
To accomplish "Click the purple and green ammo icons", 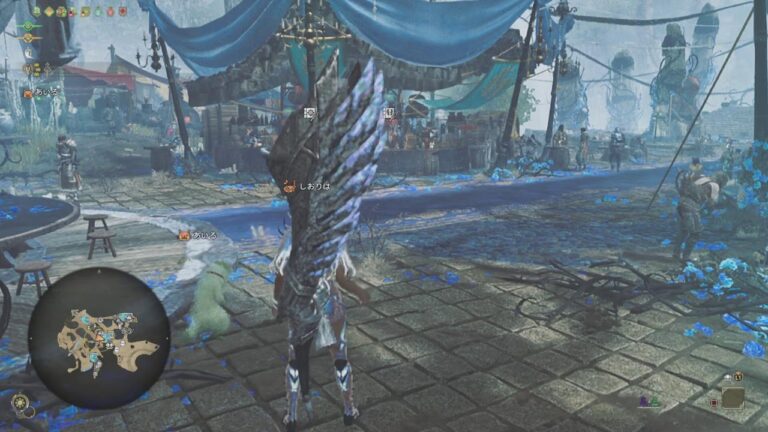I will pos(649,402).
